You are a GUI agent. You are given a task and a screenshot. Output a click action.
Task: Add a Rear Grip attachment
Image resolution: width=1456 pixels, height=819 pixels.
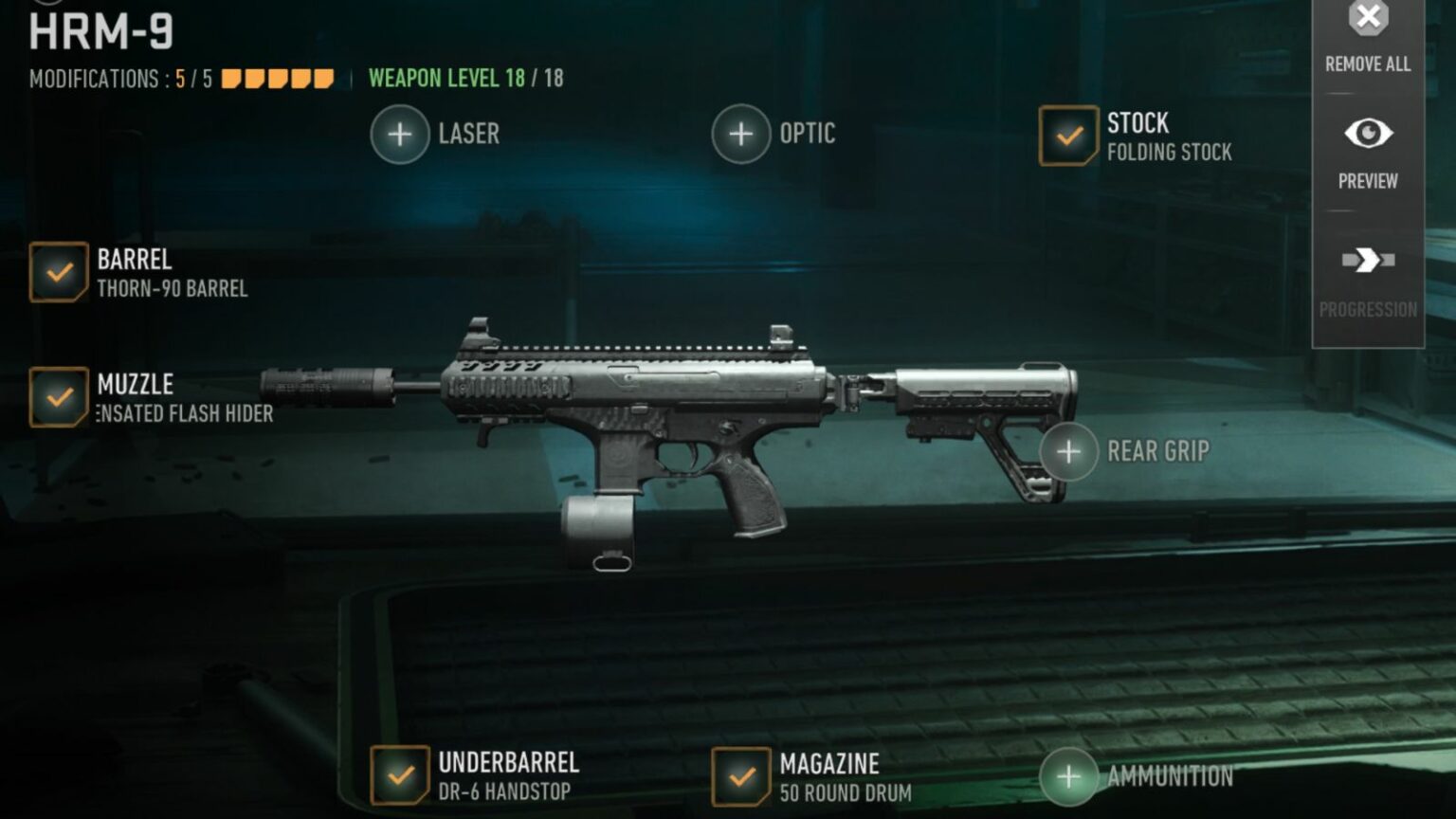point(1067,452)
